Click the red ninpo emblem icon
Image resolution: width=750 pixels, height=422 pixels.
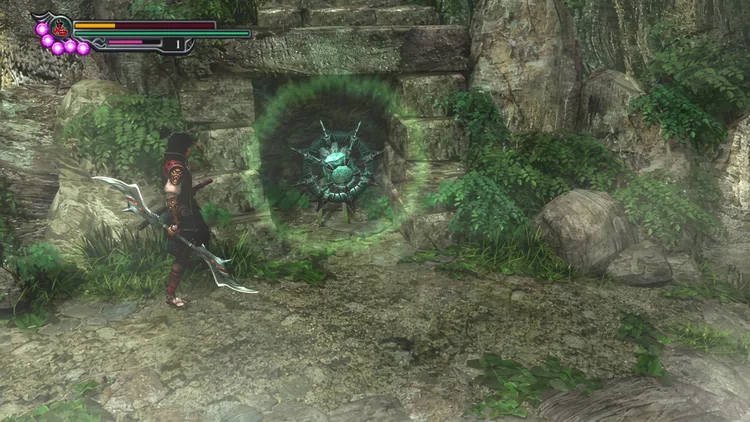[60, 27]
